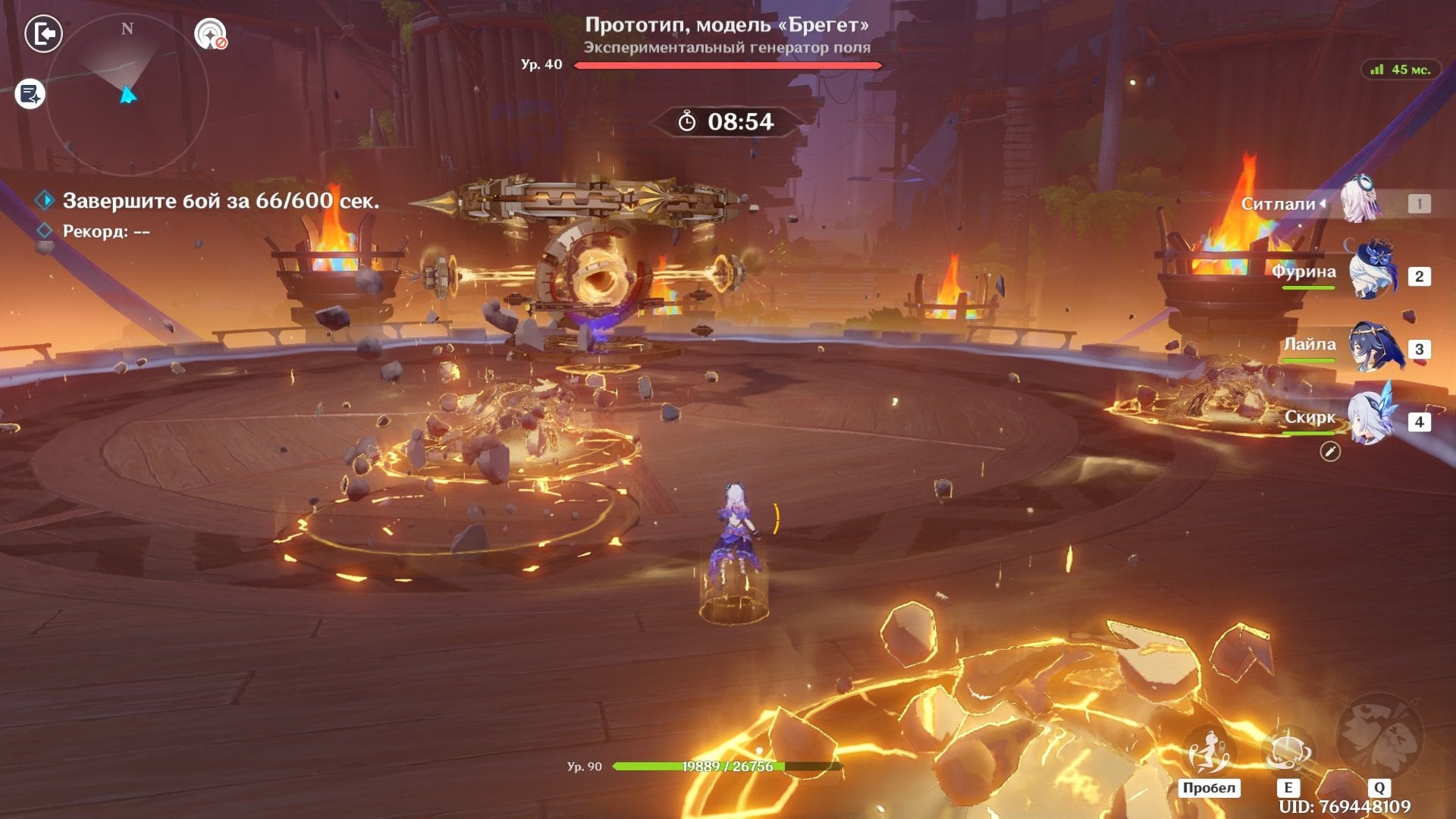Switch to party member Layla
1456x819 pixels.
(x=1374, y=347)
